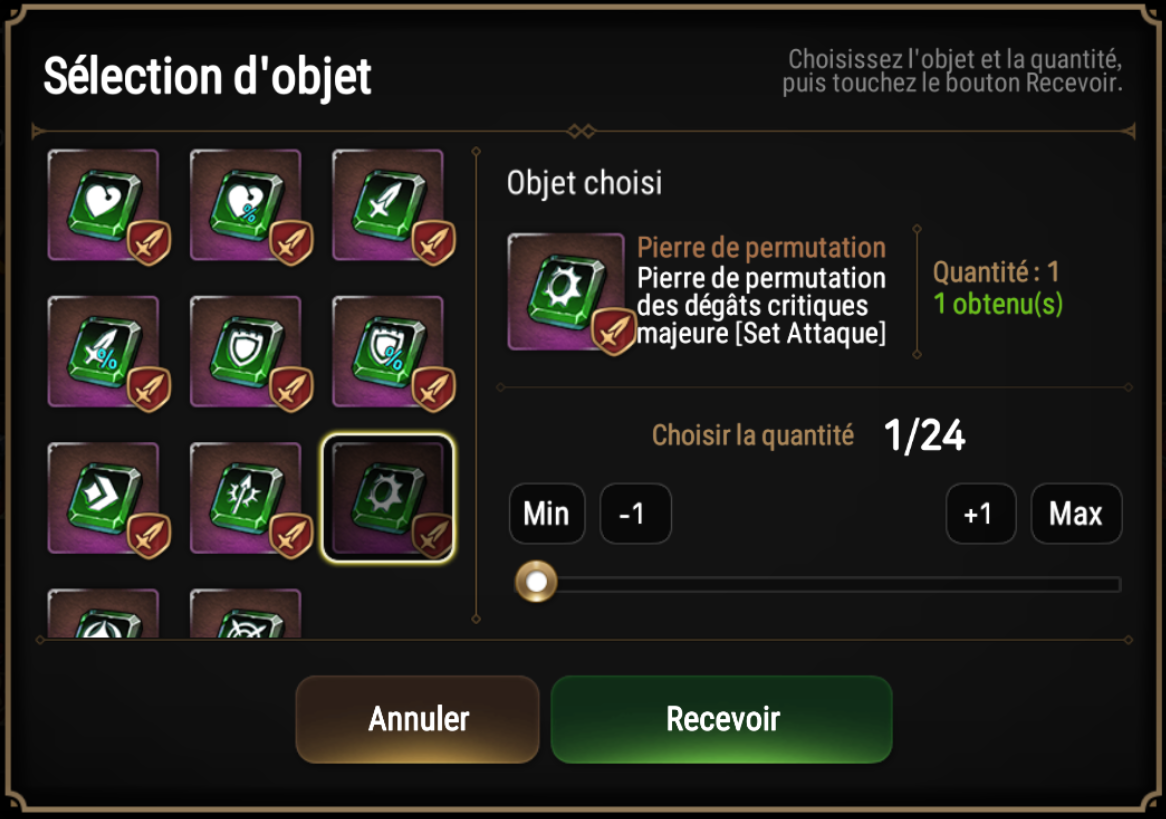Screen dimensions: 1166x819
Task: Select the sword with percent sign stone
Action: pyautogui.click(x=104, y=351)
